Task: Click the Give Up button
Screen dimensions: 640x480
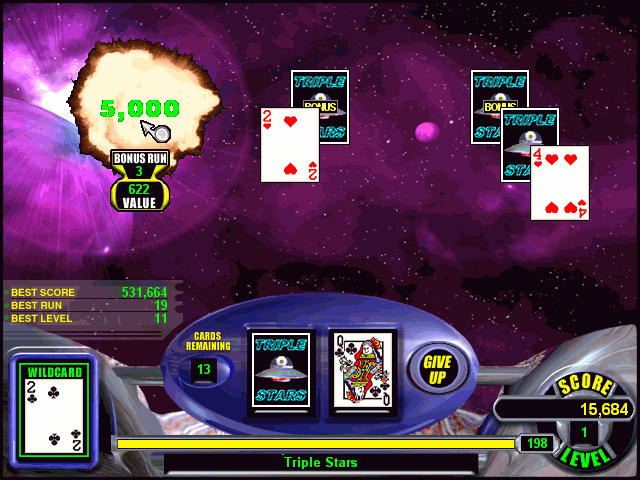Action: point(437,369)
